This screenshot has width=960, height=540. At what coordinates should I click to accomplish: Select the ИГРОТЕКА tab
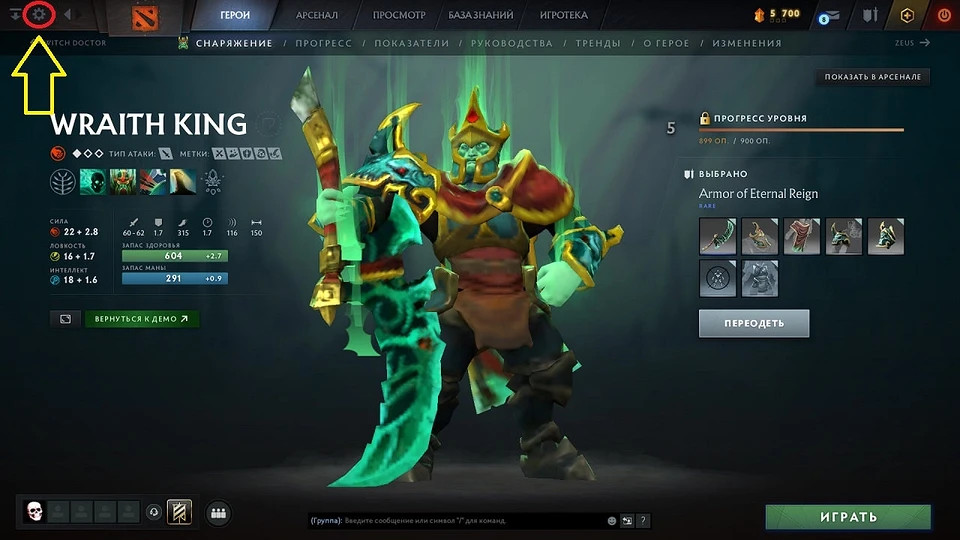click(x=563, y=16)
